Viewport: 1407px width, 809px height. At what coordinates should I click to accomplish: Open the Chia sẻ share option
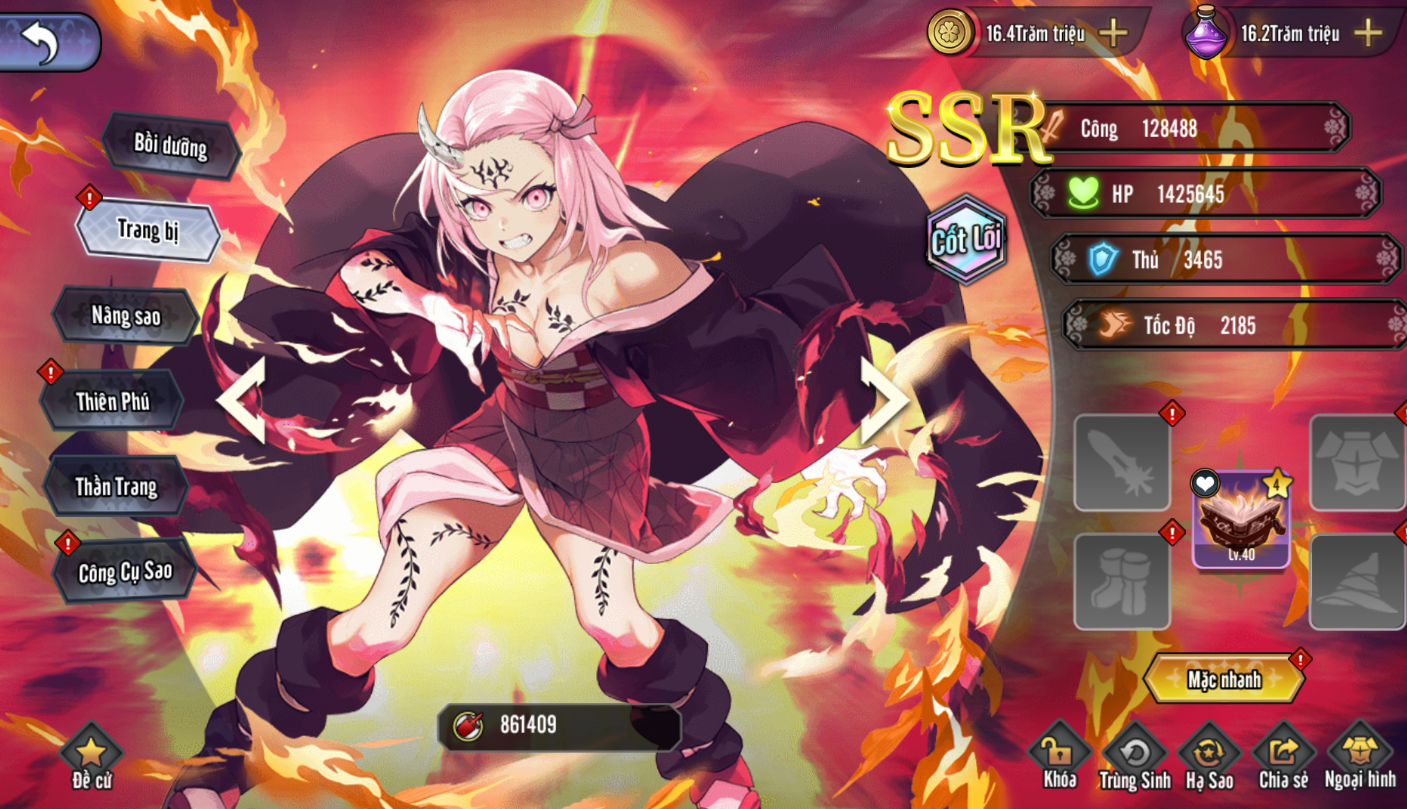pyautogui.click(x=1283, y=757)
